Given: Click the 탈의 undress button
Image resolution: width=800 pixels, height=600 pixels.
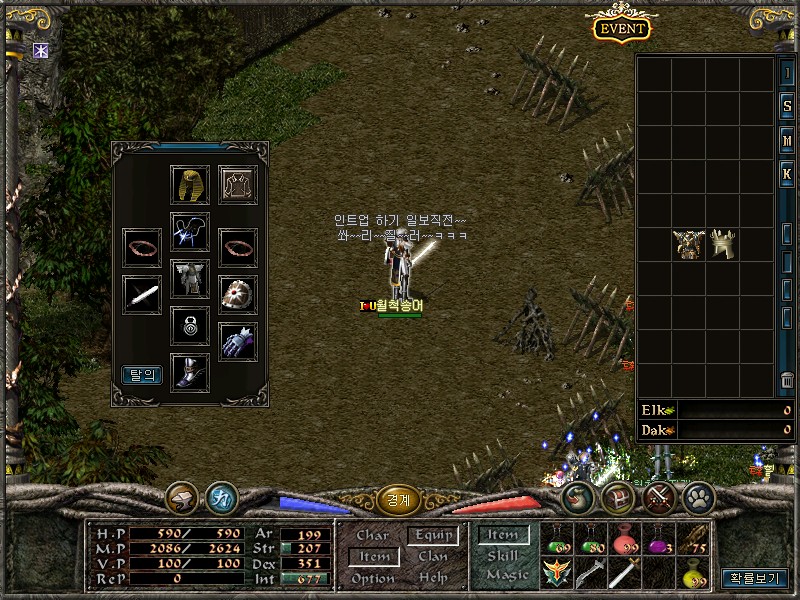Looking at the screenshot, I should pyautogui.click(x=142, y=375).
